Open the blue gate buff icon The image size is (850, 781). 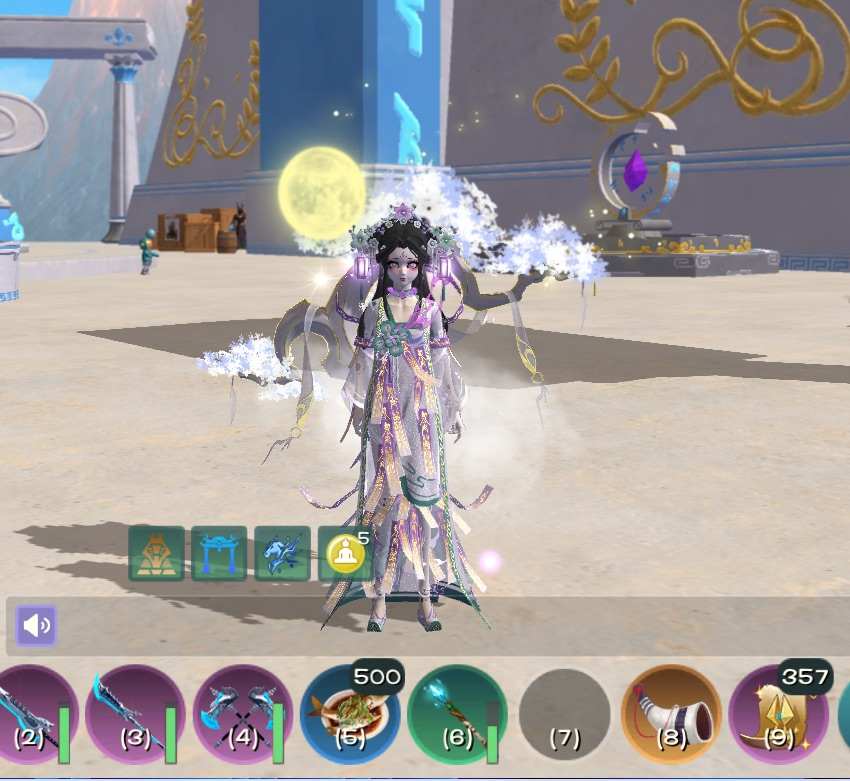[219, 554]
